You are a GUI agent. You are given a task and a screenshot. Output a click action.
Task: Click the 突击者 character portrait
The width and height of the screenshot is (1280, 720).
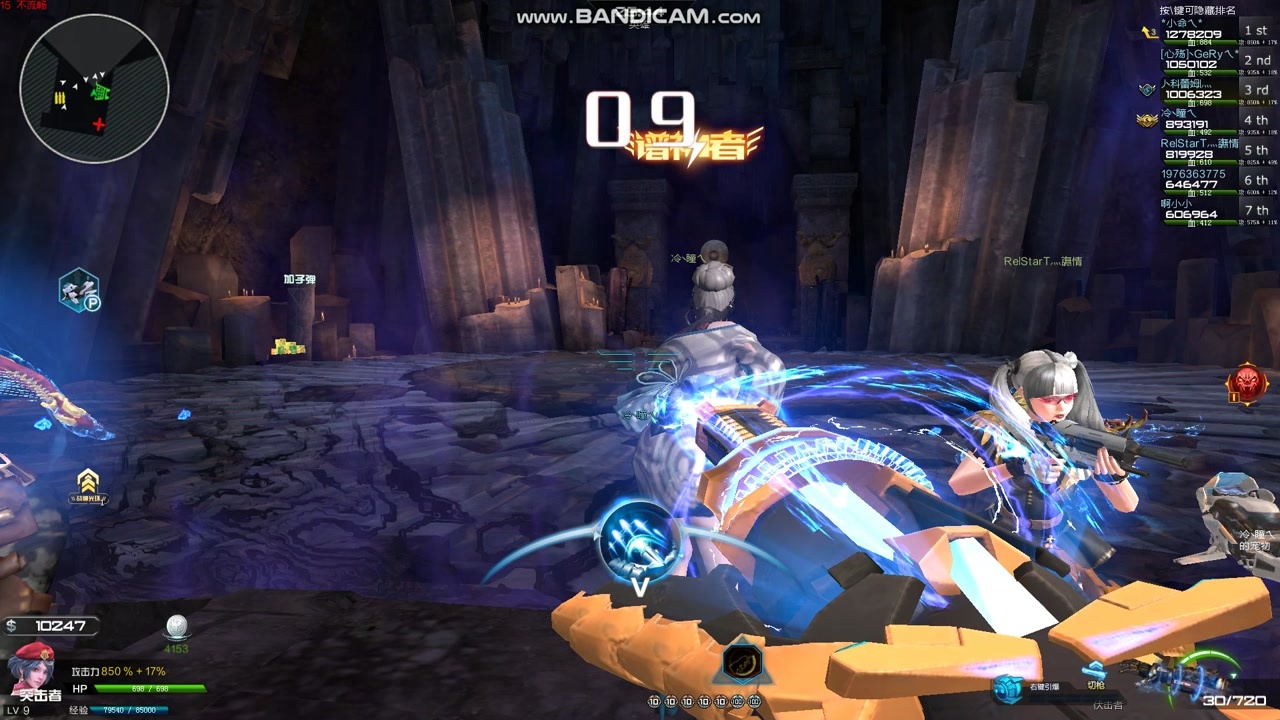point(33,668)
